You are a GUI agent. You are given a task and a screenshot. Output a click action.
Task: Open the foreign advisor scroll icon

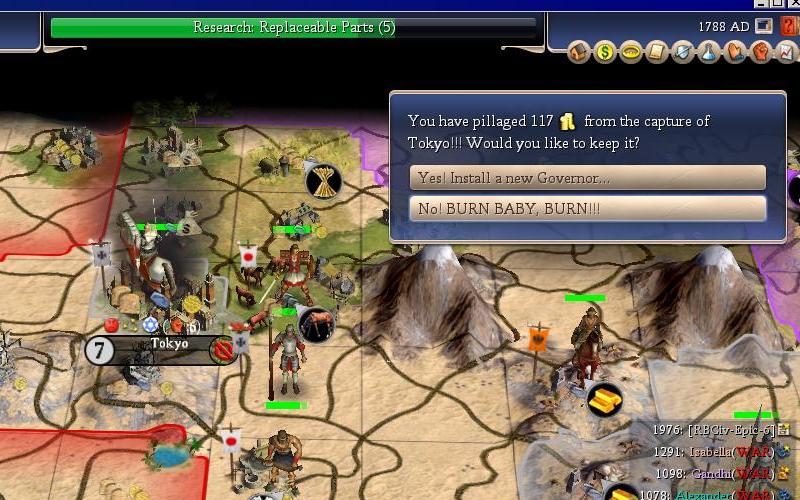[x=656, y=51]
